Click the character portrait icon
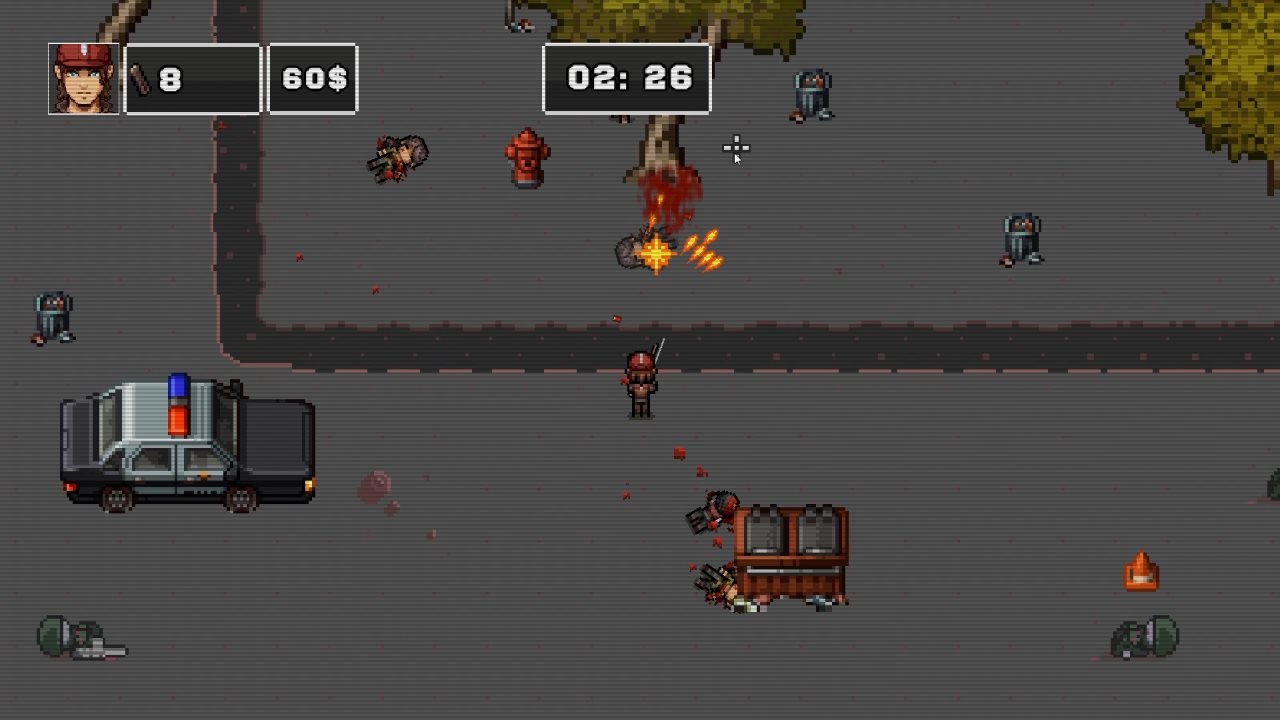 [83, 79]
